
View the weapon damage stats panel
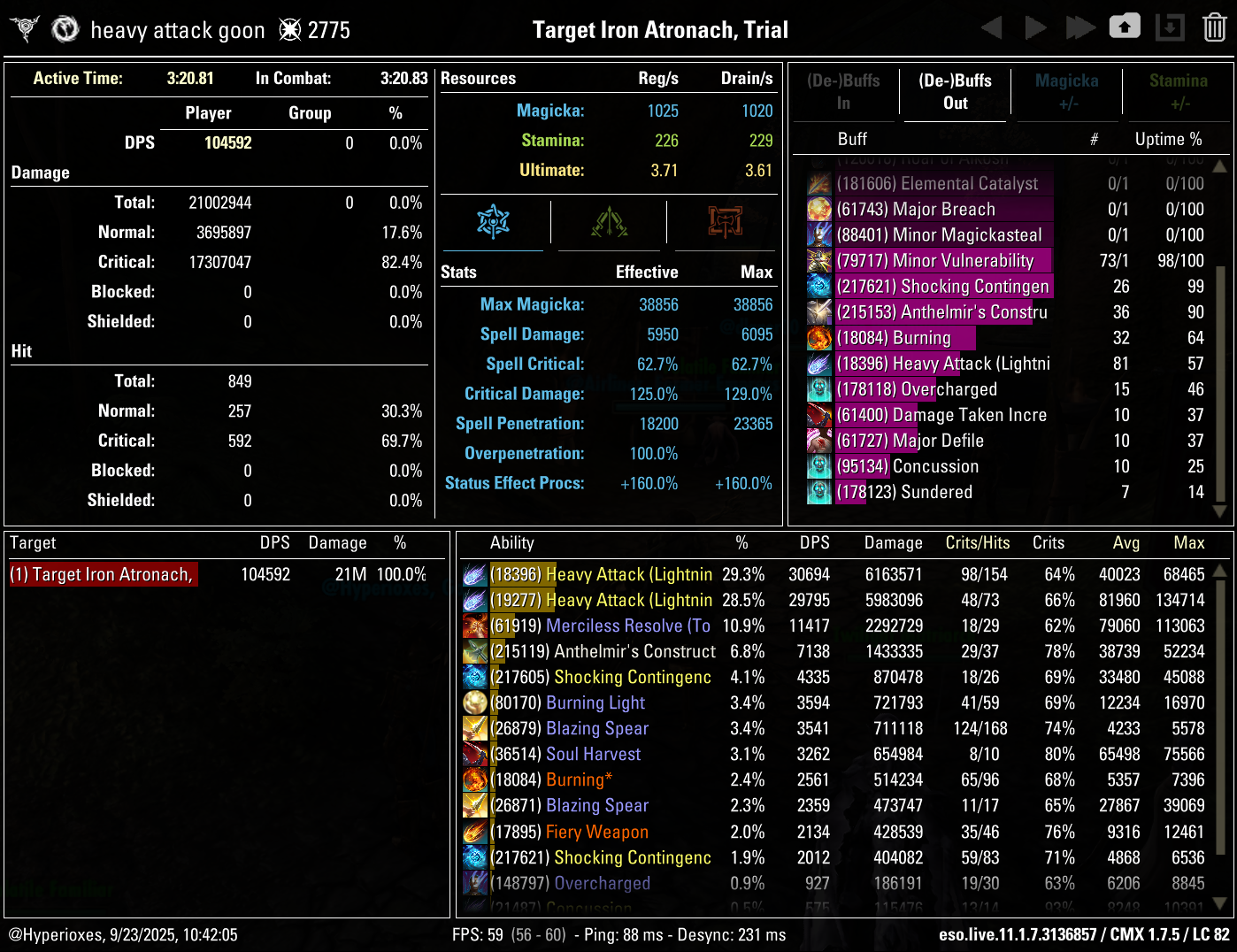tap(723, 223)
